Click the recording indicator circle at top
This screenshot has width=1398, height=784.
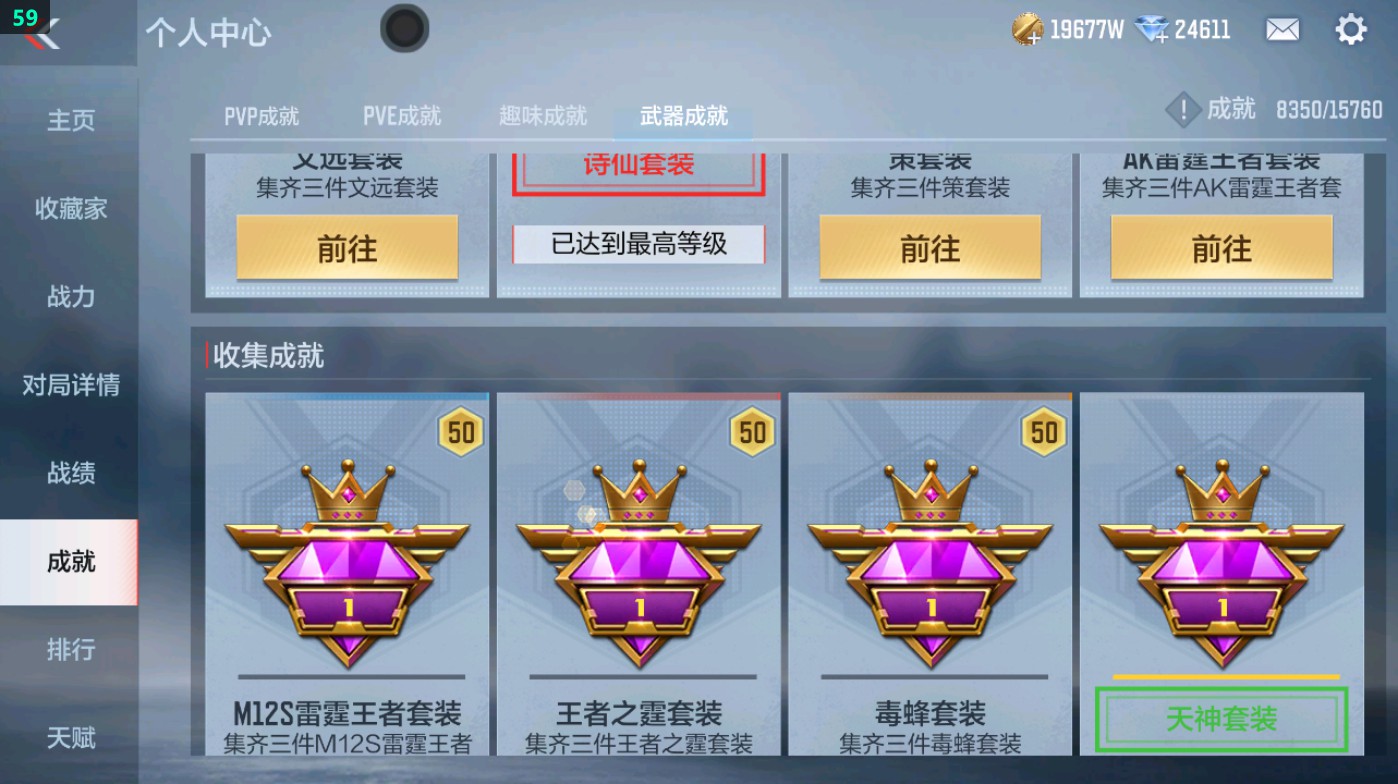[405, 29]
